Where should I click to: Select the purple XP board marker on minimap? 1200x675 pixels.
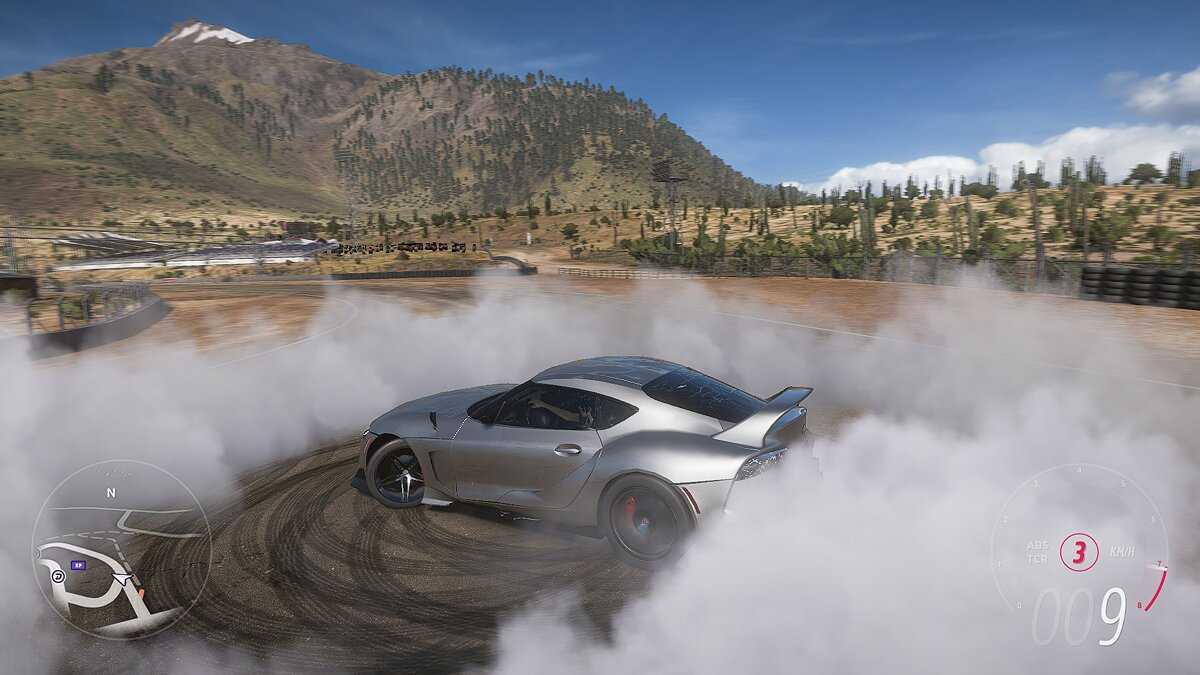[78, 565]
